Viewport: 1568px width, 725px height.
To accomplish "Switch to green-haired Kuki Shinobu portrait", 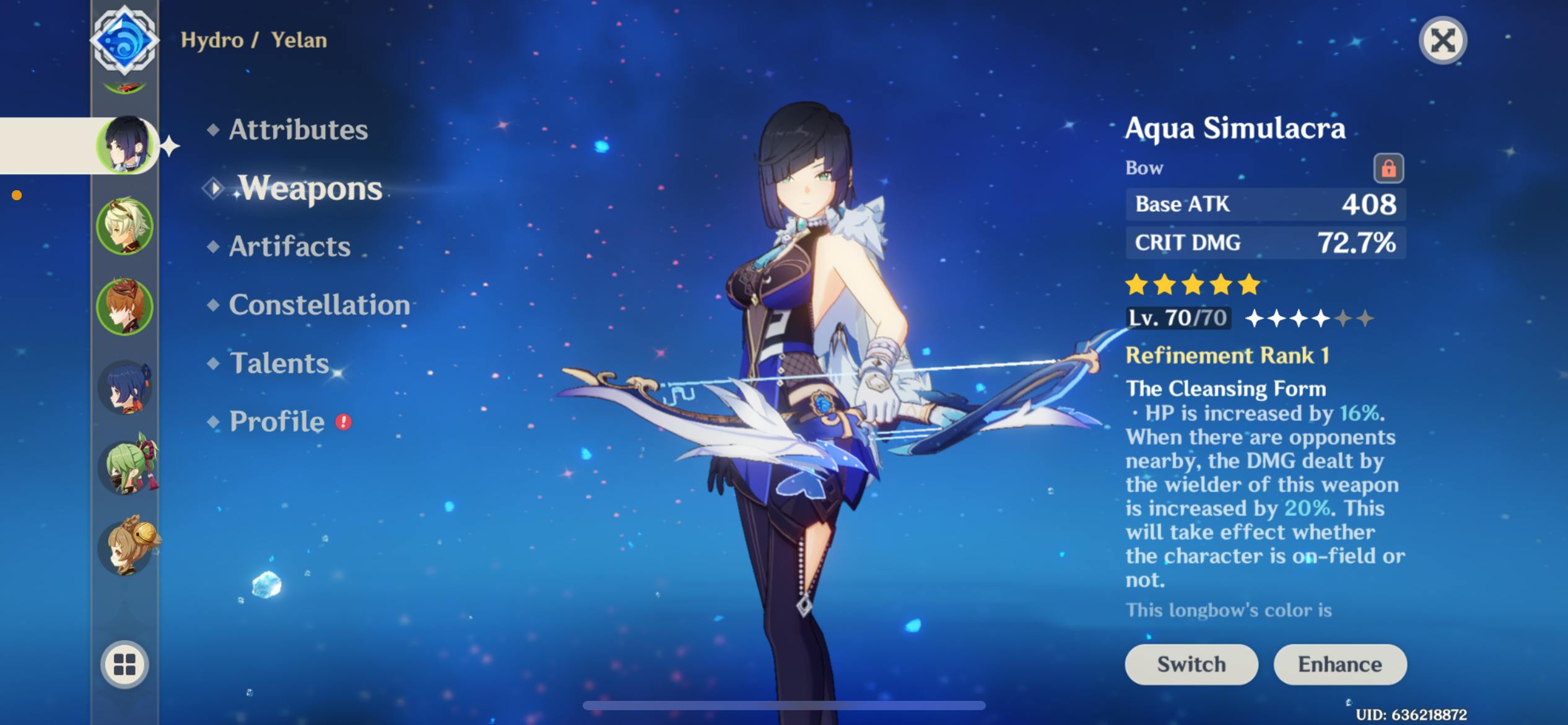I will 126,467.
